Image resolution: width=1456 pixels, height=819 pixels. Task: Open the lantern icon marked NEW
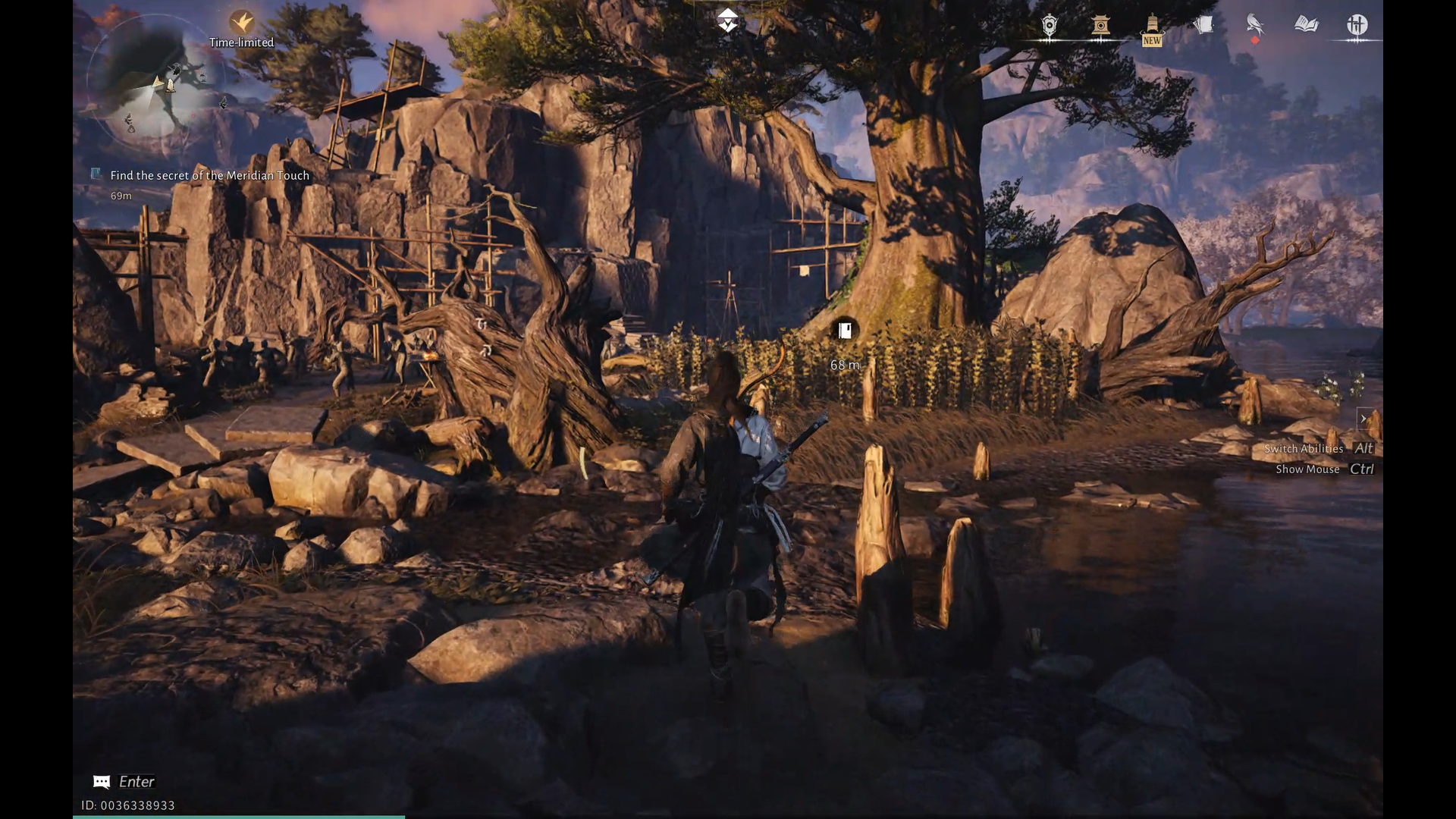pos(1152,29)
